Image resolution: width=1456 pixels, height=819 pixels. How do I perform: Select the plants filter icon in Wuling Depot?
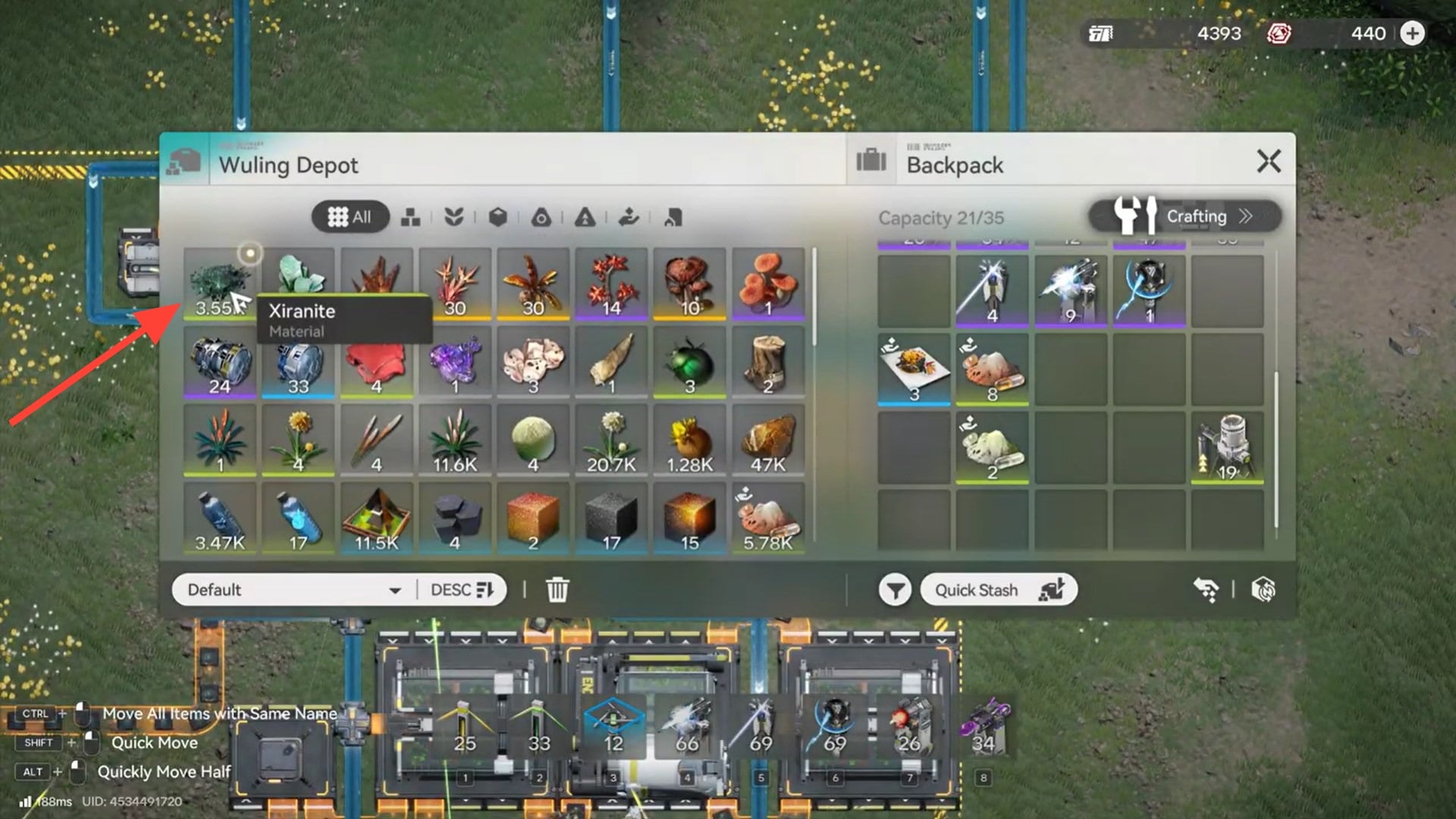click(x=452, y=218)
